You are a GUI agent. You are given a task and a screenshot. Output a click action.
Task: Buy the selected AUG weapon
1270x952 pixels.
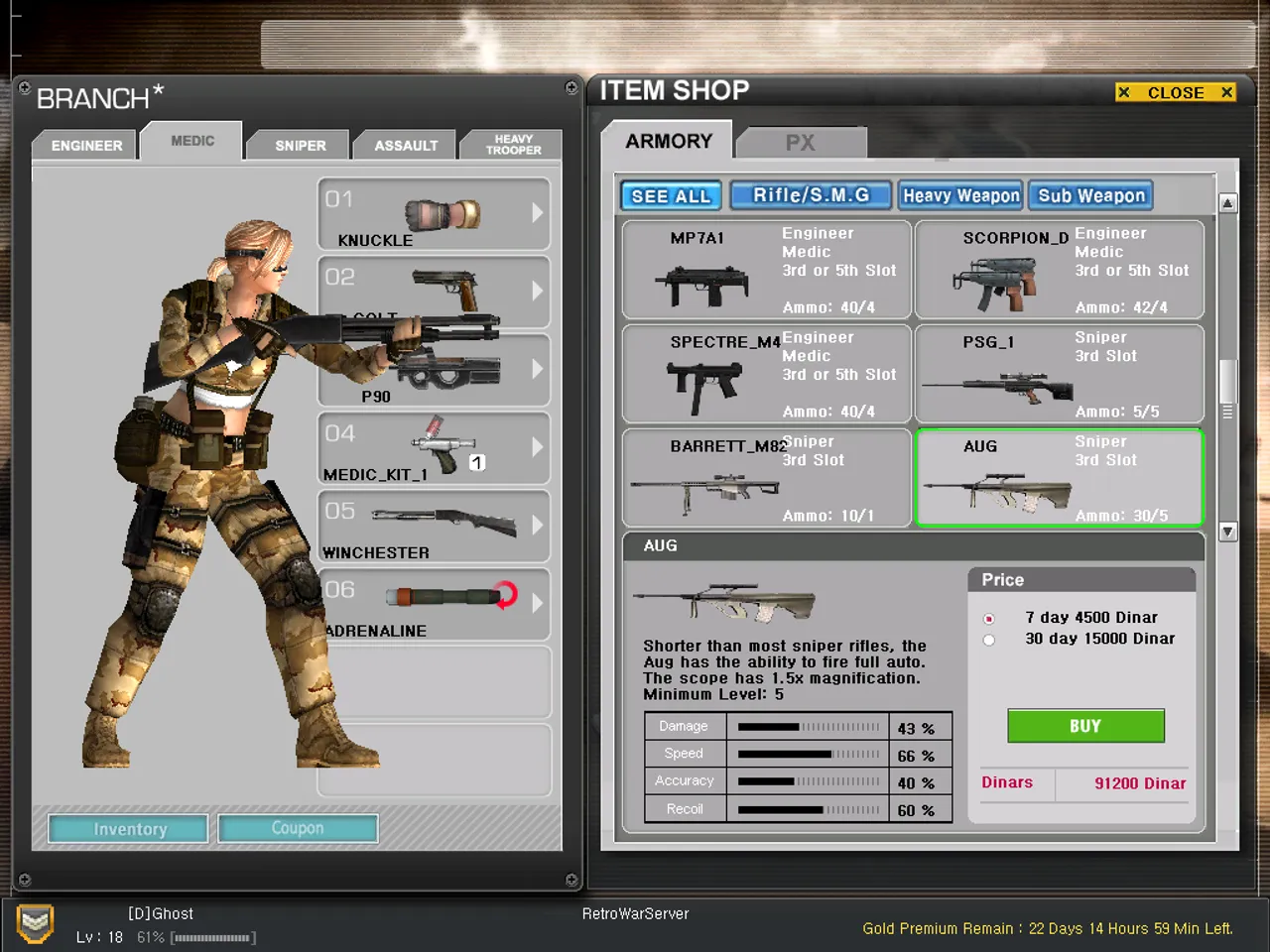click(x=1085, y=726)
